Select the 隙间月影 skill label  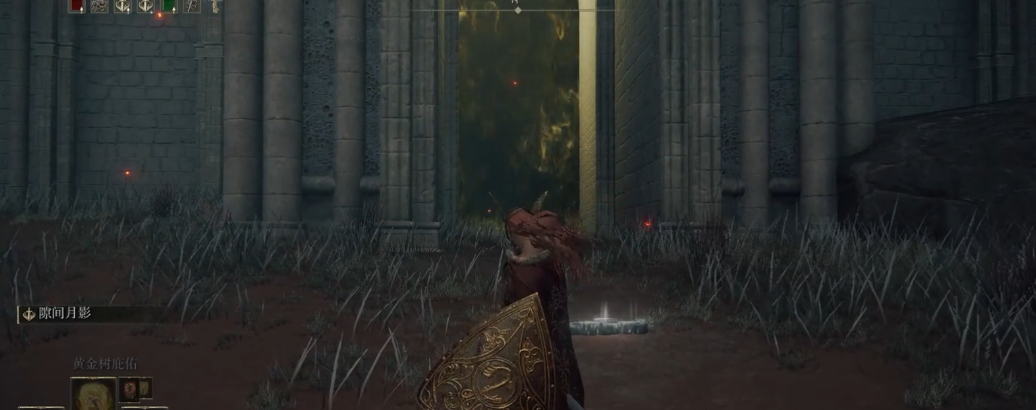point(60,313)
